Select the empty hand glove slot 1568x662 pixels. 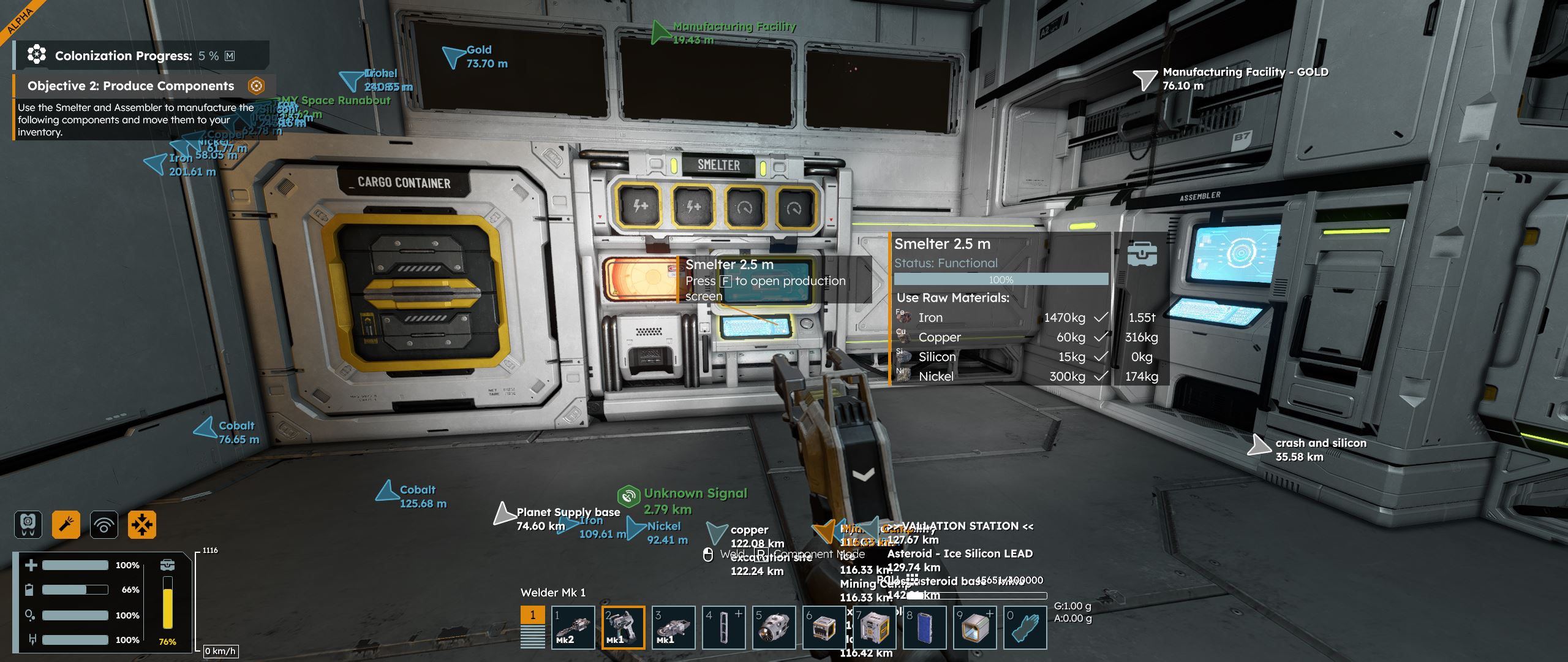[1025, 627]
